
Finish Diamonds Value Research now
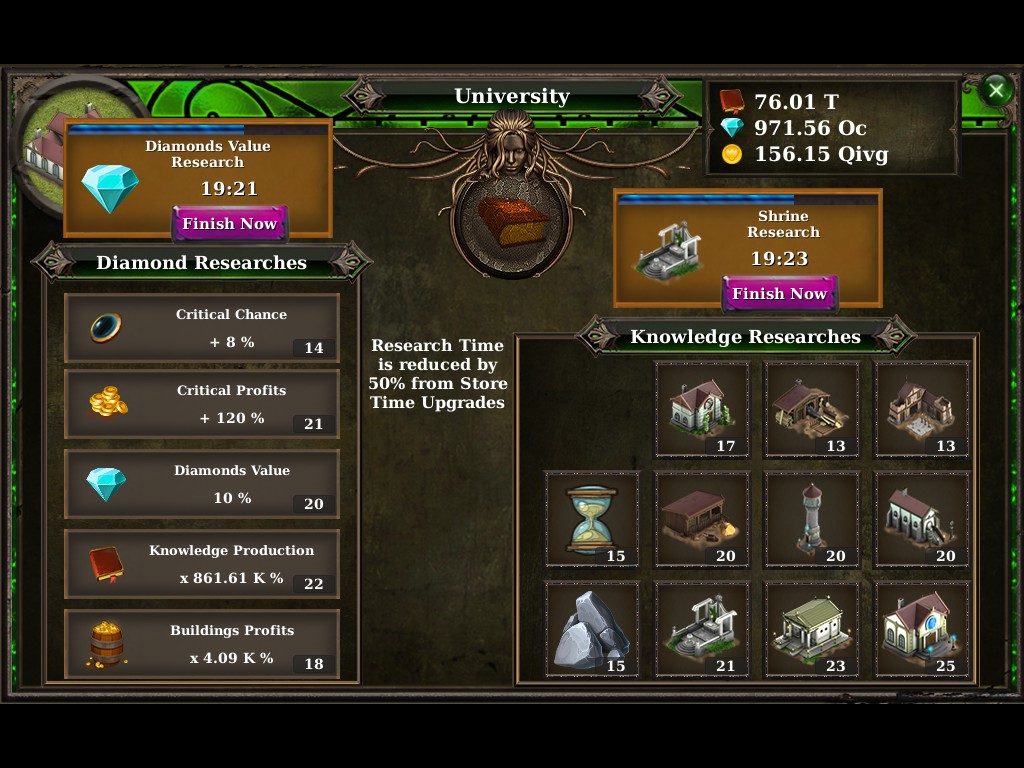coord(229,224)
